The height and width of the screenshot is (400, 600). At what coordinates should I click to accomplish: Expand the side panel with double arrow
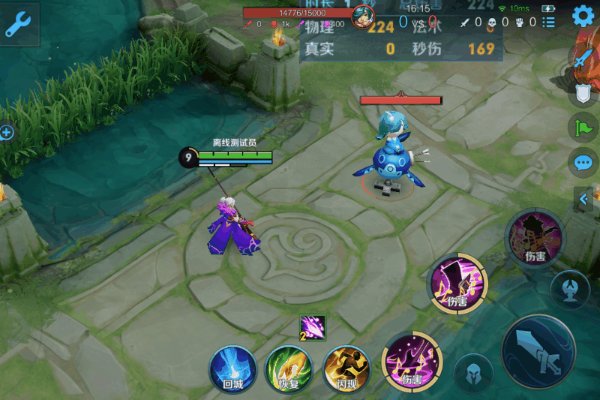[584, 199]
